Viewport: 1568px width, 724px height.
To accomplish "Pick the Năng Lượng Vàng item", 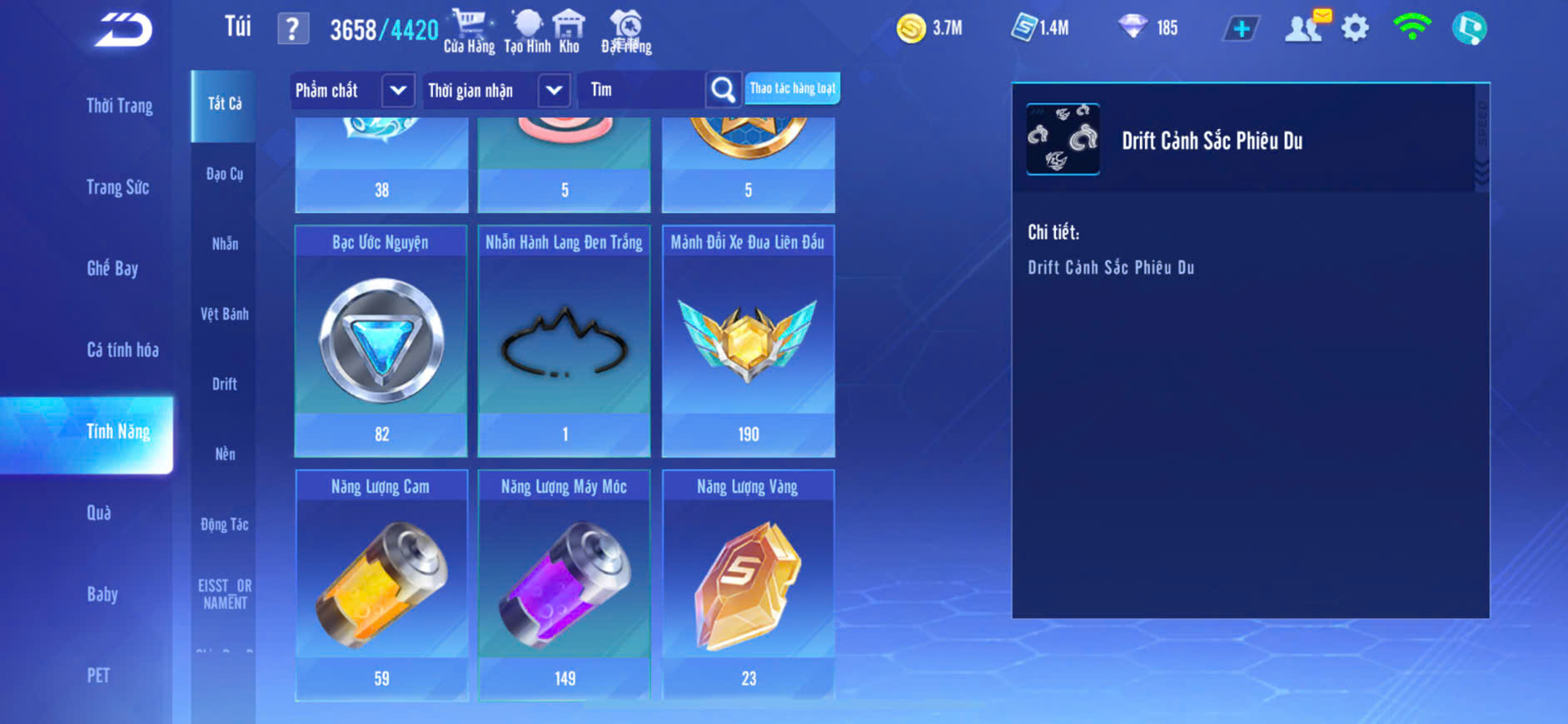I will (x=748, y=585).
